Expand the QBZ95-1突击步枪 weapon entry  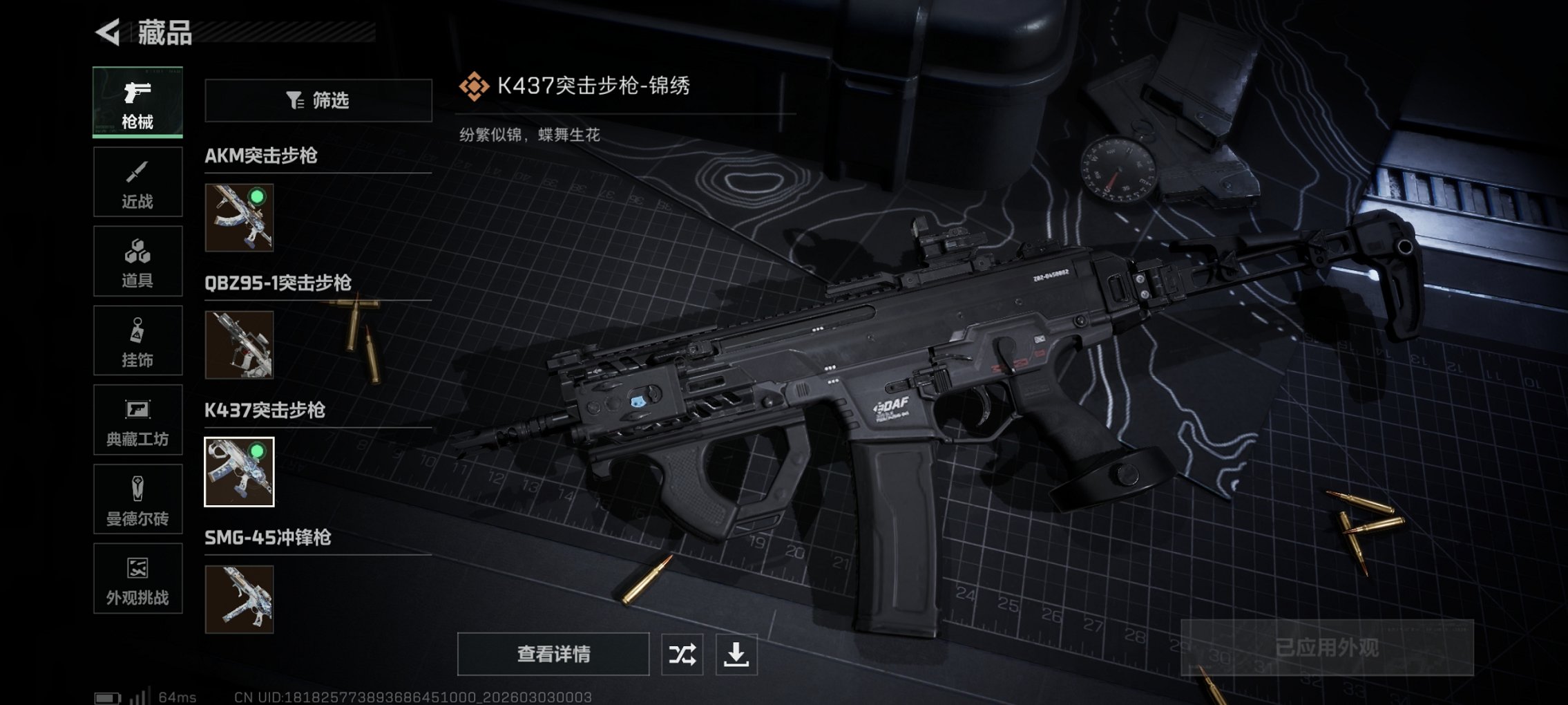(x=278, y=283)
